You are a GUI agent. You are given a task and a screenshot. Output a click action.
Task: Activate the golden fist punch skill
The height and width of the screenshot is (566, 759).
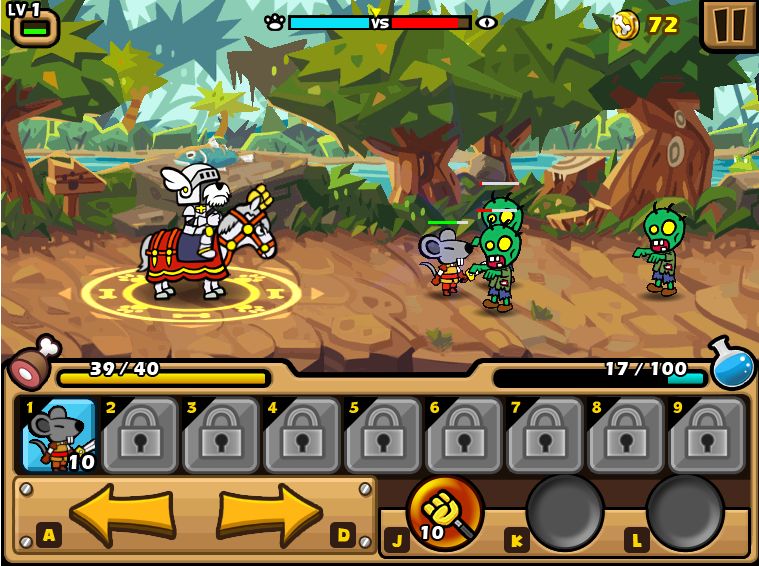coord(444,511)
